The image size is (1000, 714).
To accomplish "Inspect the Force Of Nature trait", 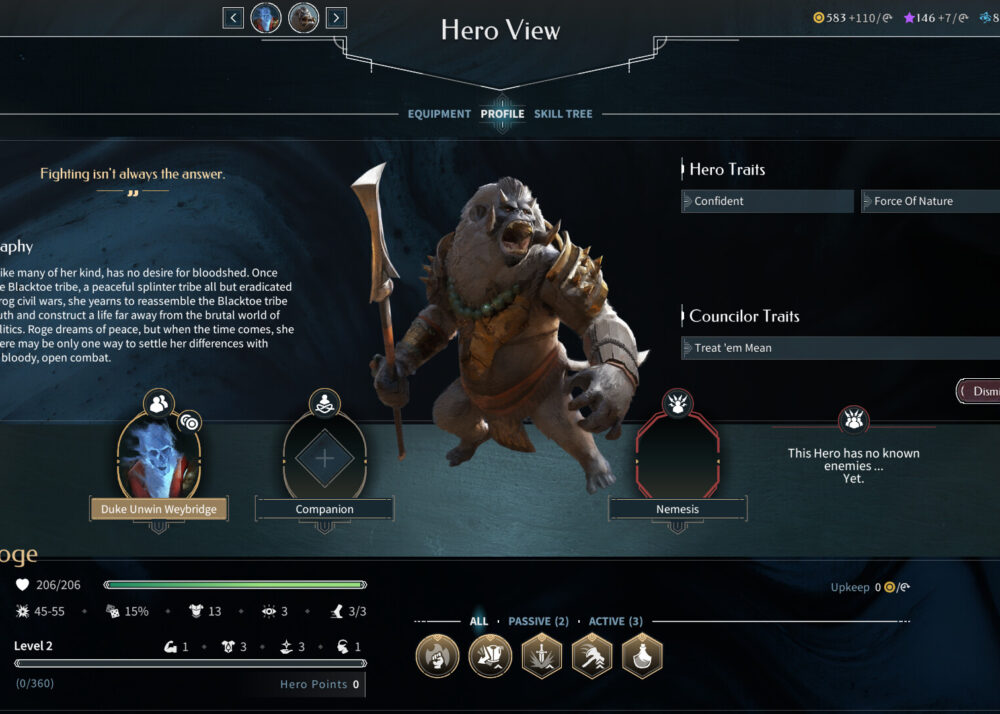I will point(930,201).
